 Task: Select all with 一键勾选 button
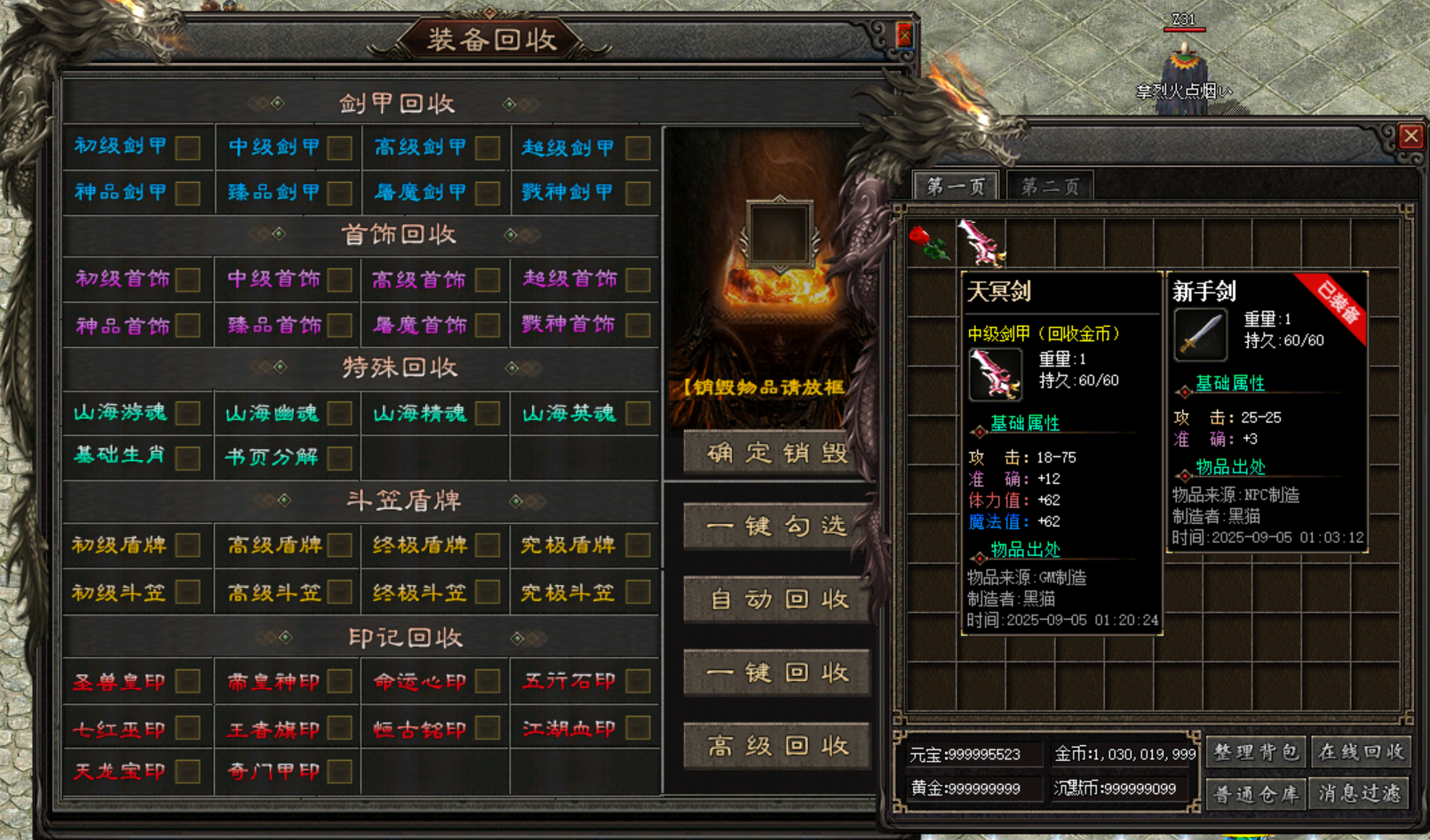tap(776, 527)
